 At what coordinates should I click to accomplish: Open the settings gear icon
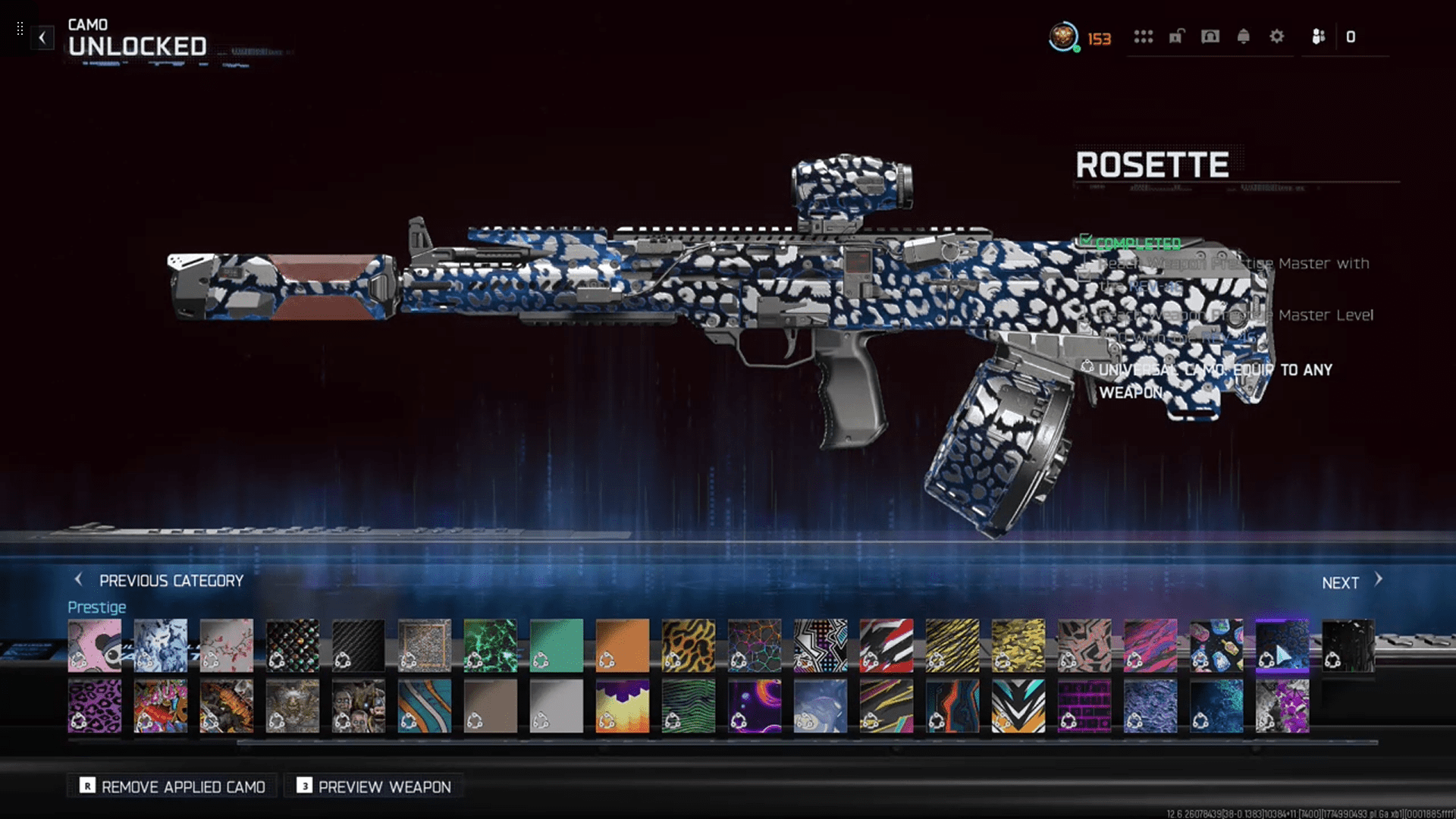[1277, 36]
